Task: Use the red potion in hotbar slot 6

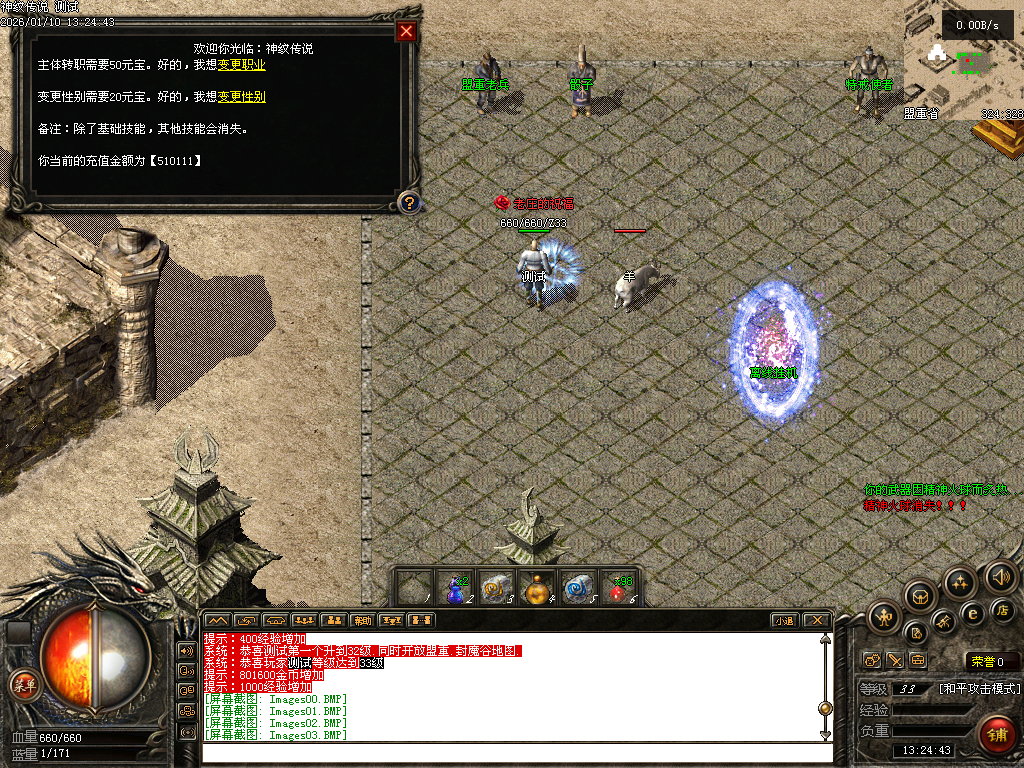Action: pos(620,589)
